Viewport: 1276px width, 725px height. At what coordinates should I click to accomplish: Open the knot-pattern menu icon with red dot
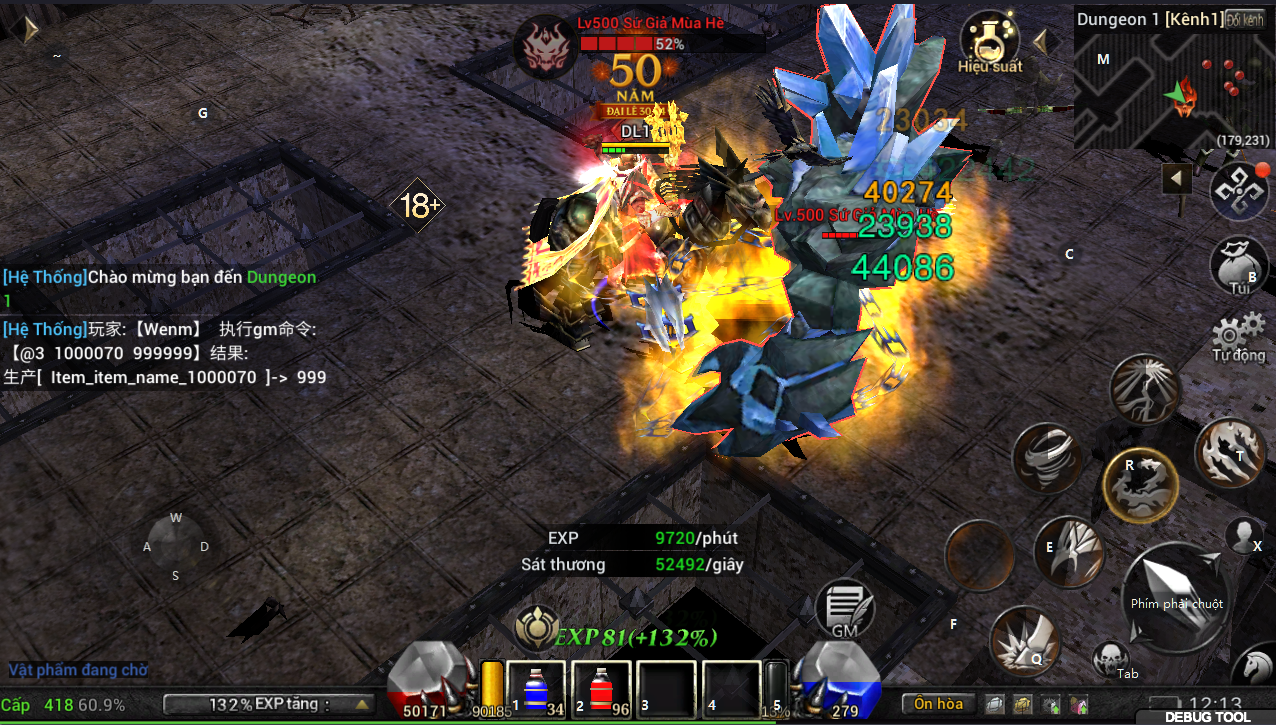tap(1238, 192)
